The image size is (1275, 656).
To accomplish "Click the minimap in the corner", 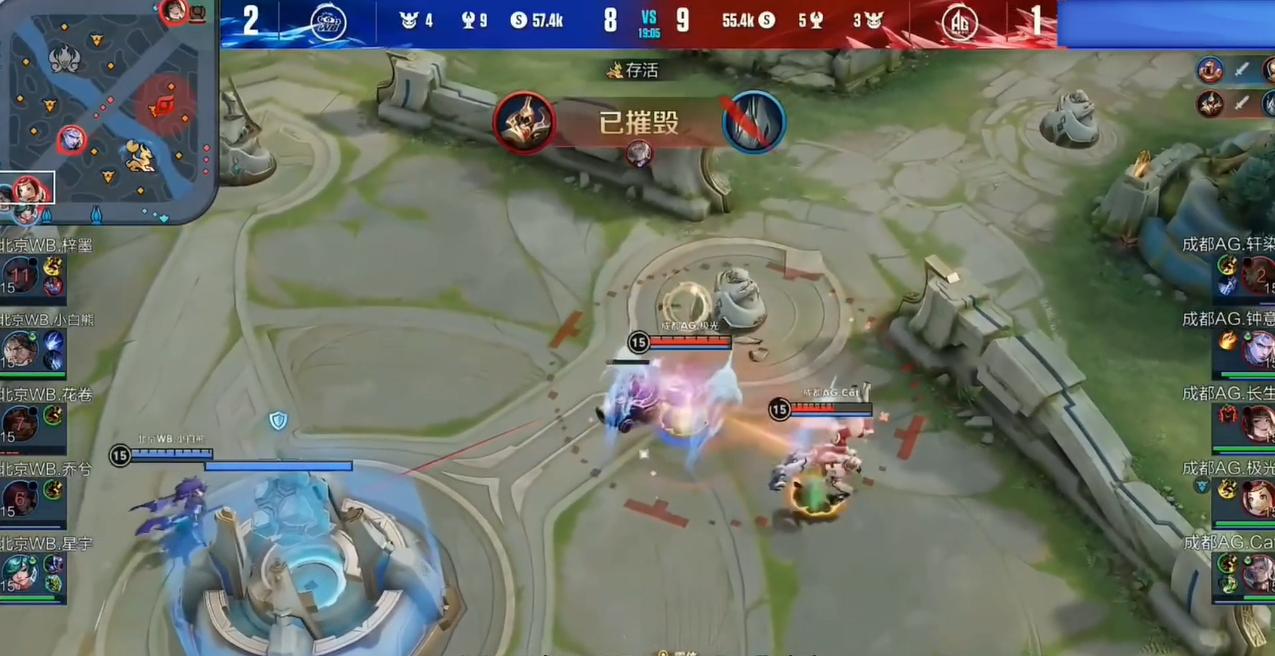I will point(108,110).
